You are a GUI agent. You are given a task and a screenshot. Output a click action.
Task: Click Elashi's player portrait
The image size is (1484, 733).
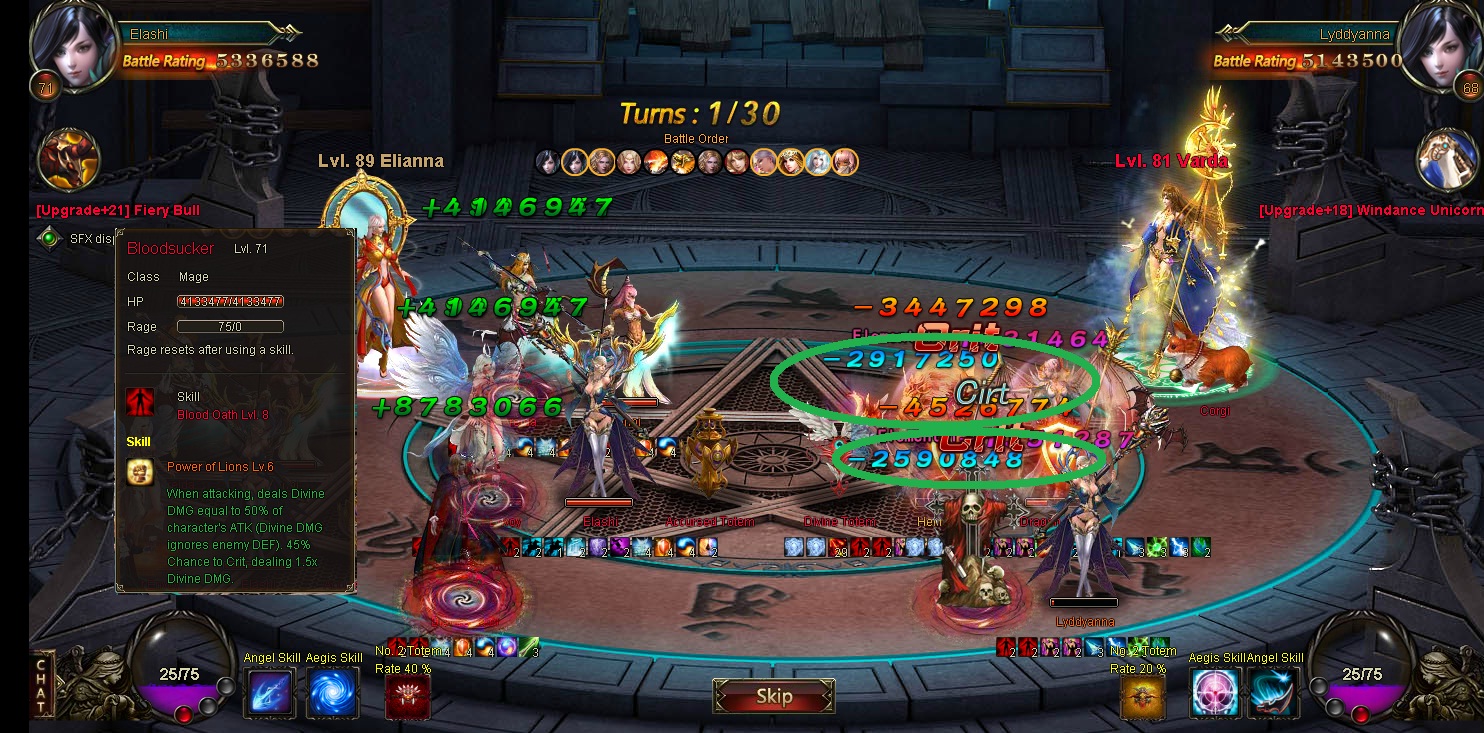pos(73,45)
